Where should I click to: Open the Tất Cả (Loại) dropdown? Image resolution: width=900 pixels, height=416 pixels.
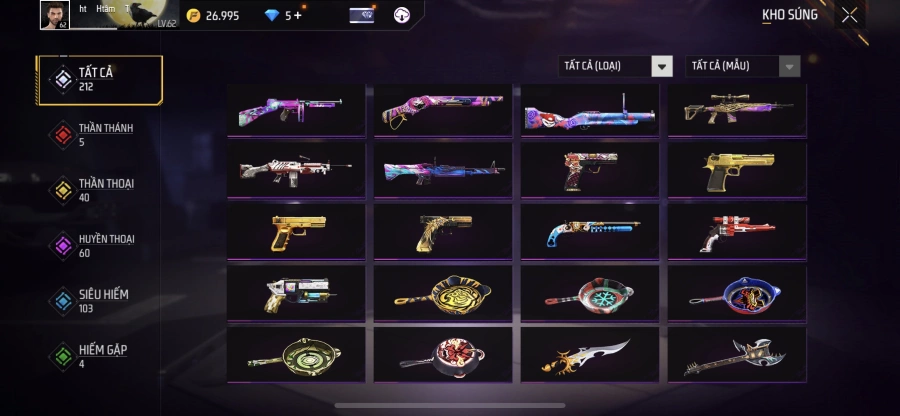click(615, 66)
